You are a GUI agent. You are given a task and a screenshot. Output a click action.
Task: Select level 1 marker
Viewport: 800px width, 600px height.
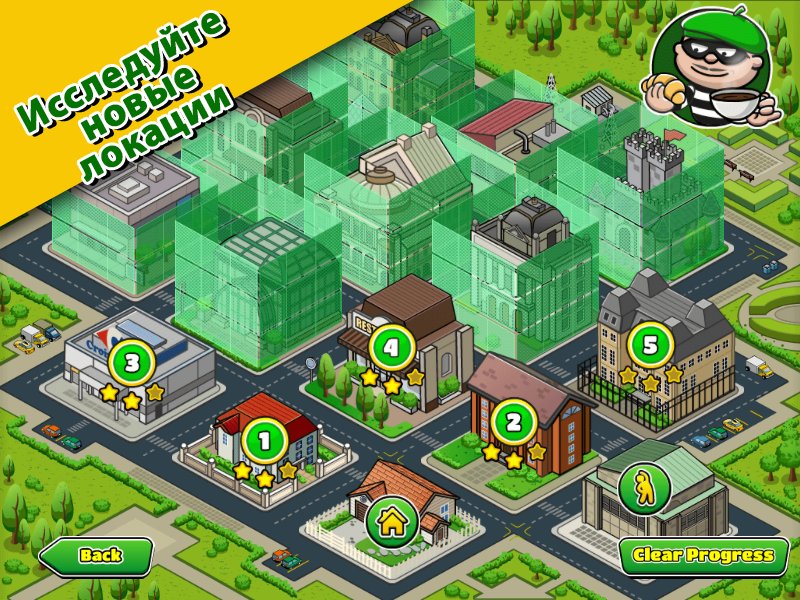(x=265, y=440)
